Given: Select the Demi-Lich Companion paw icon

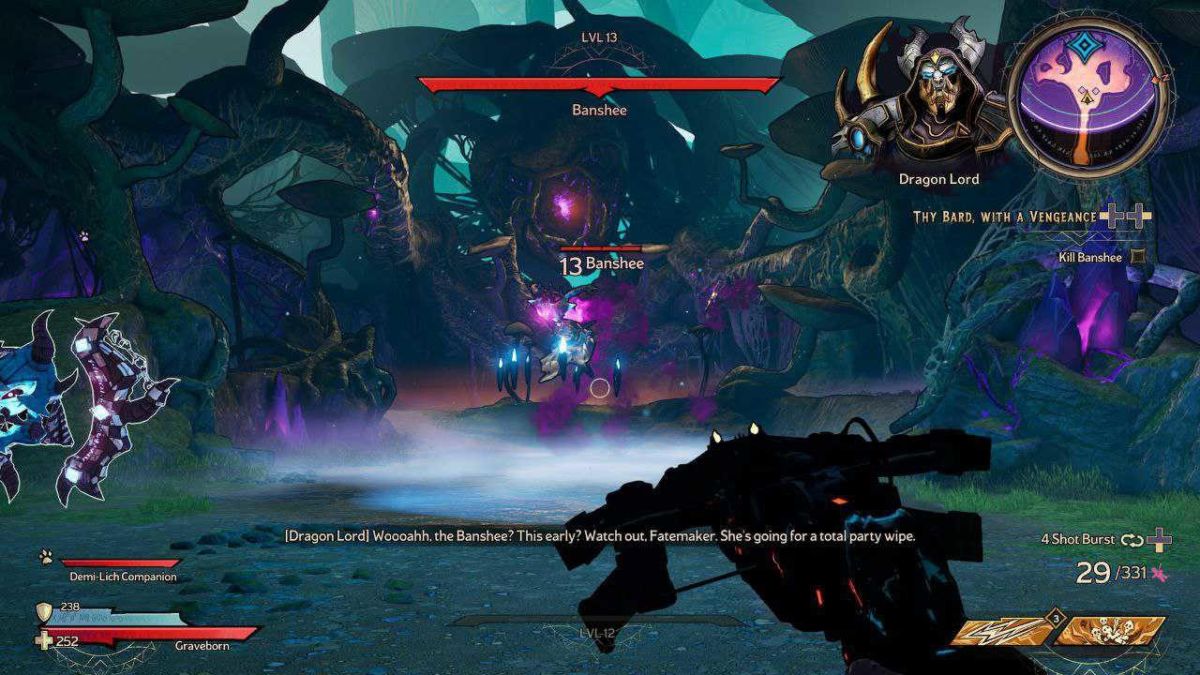Looking at the screenshot, I should (45, 558).
